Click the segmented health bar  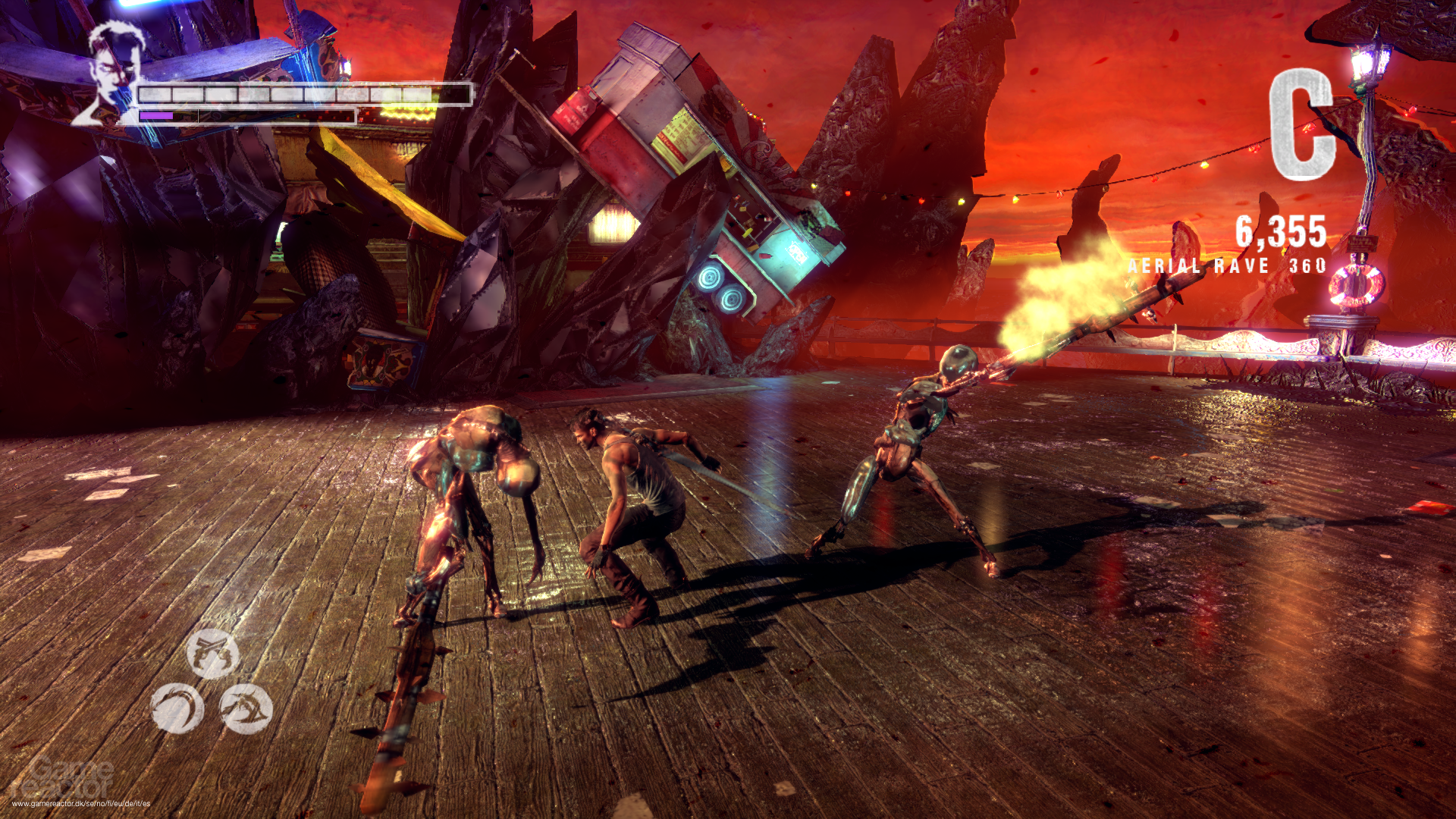(303, 95)
